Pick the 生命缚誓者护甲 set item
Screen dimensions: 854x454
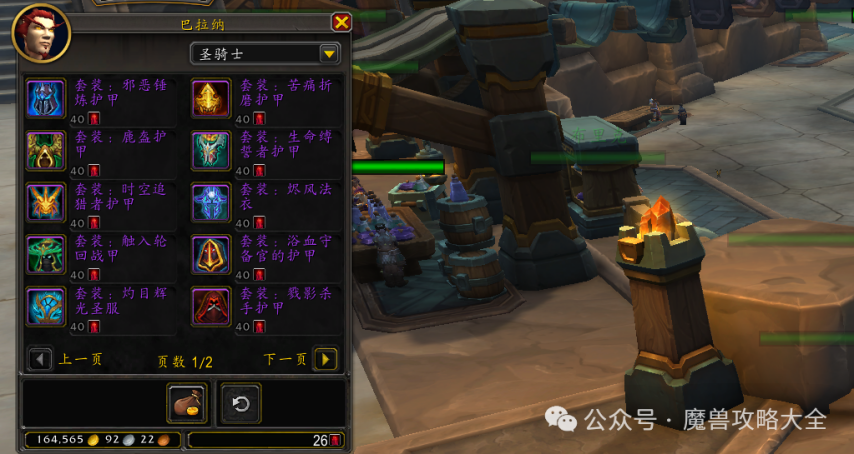(211, 150)
